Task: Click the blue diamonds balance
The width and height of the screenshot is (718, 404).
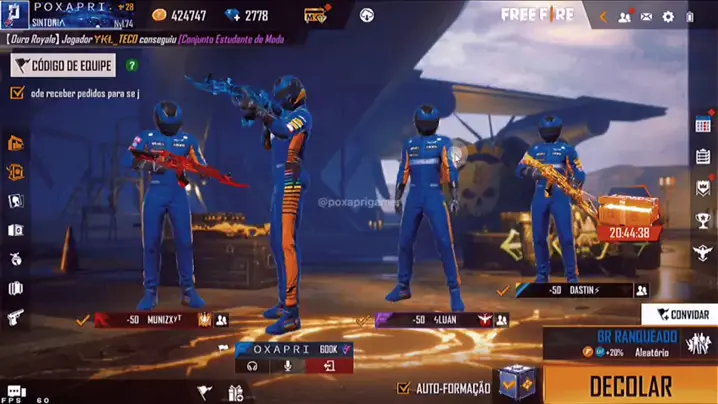Action: click(x=247, y=16)
